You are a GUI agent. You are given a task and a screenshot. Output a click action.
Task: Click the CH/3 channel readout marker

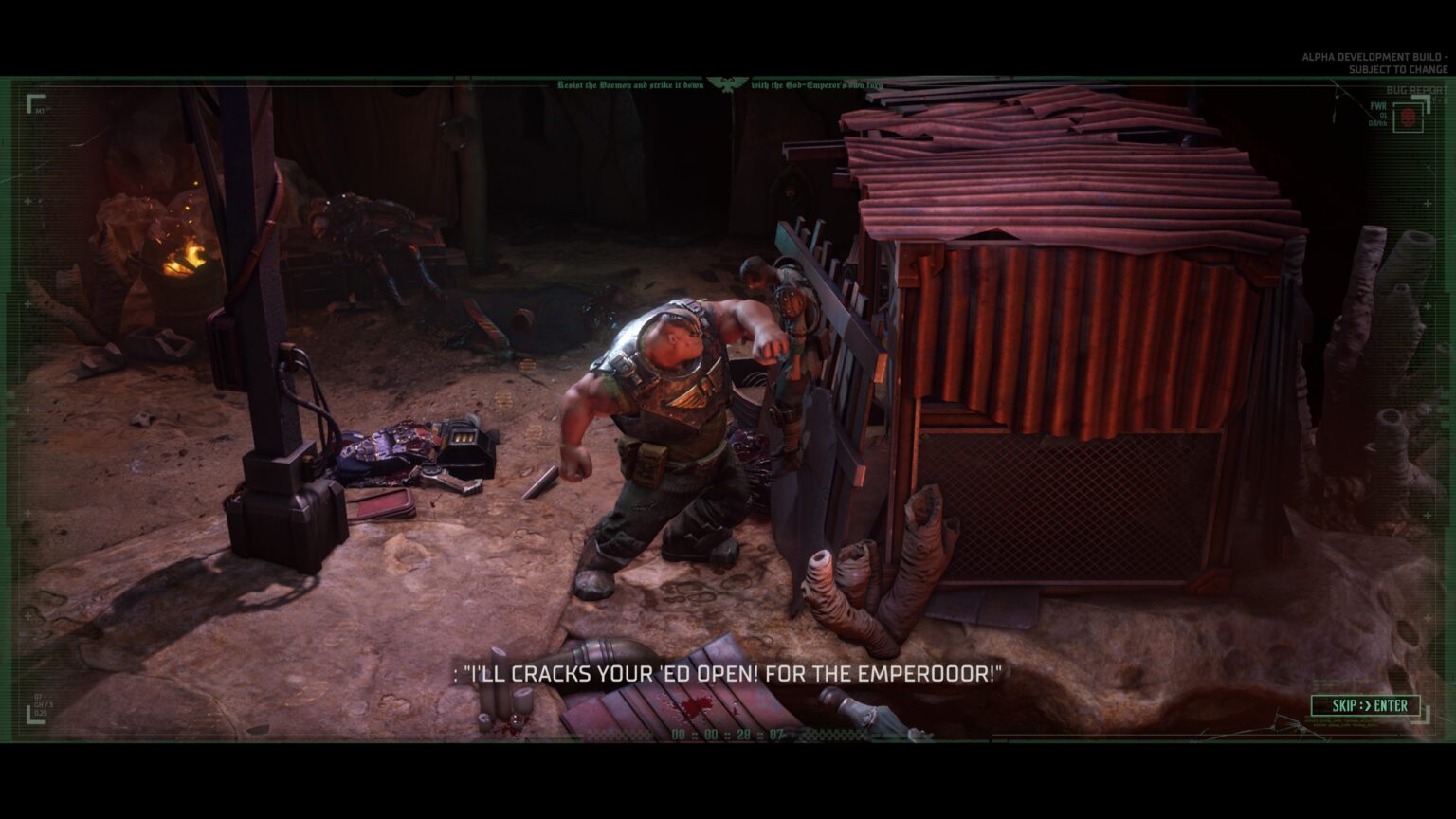(x=44, y=704)
